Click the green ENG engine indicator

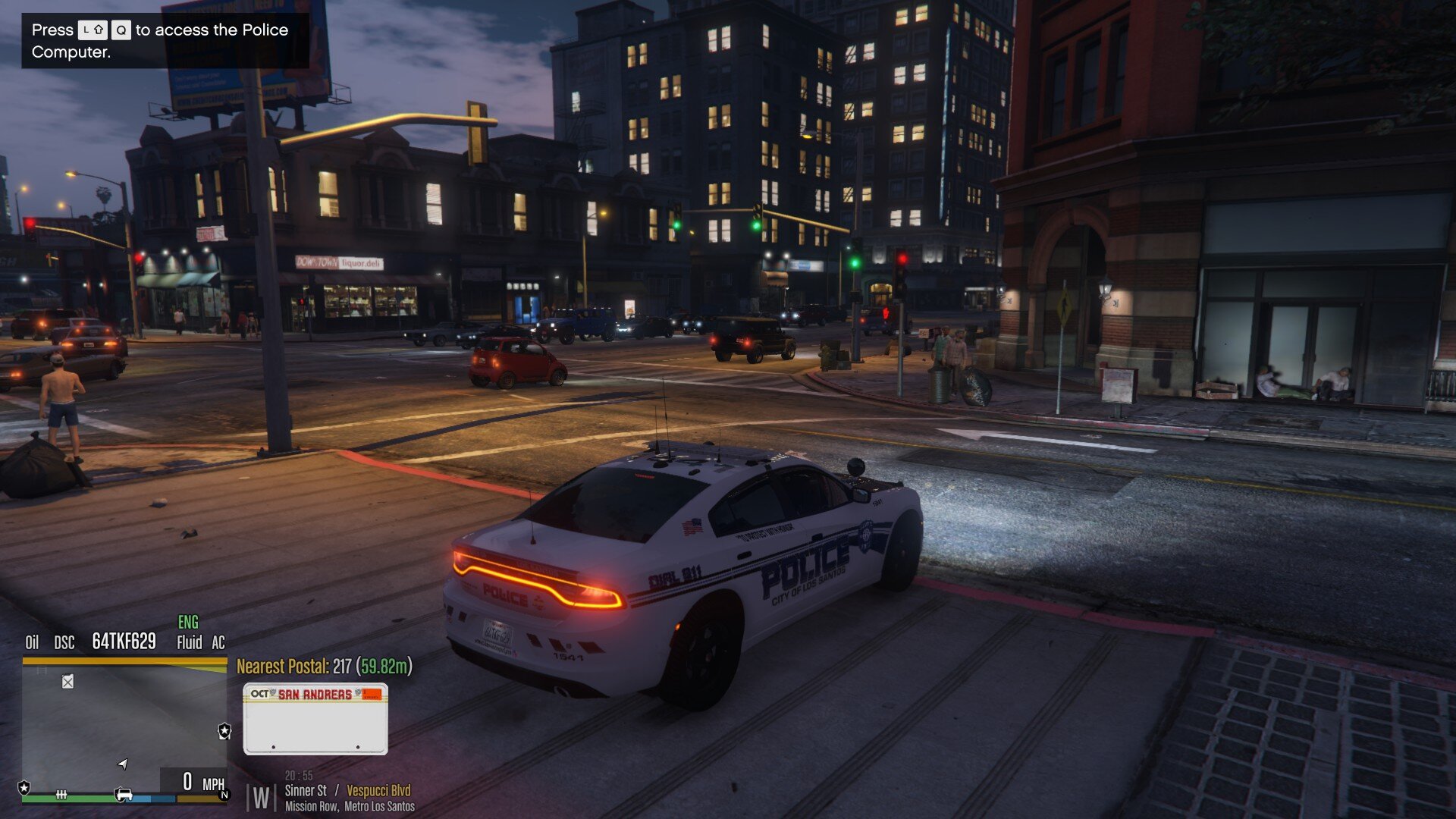tap(188, 623)
